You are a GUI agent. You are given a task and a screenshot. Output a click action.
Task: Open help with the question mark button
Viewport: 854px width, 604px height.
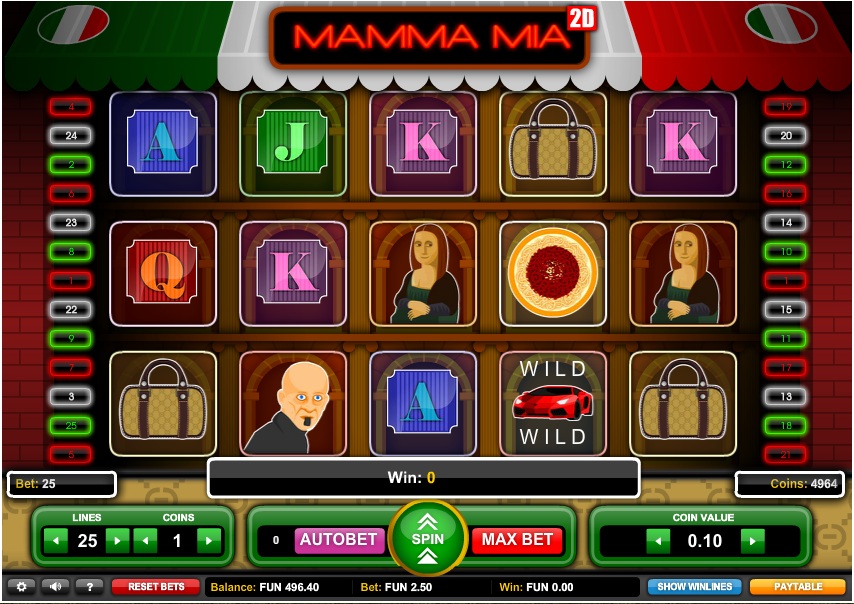tap(89, 587)
